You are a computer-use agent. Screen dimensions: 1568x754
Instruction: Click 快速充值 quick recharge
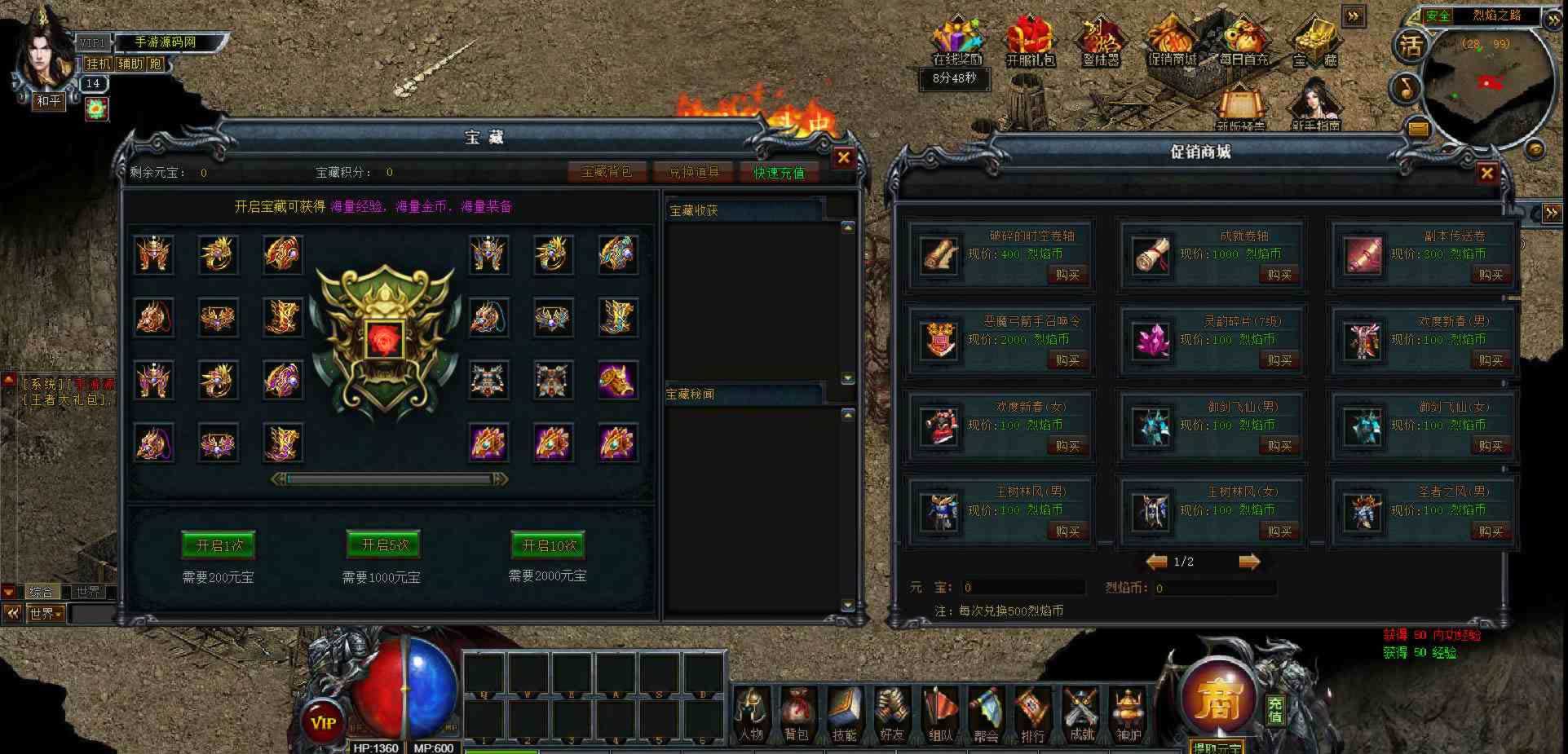point(779,172)
